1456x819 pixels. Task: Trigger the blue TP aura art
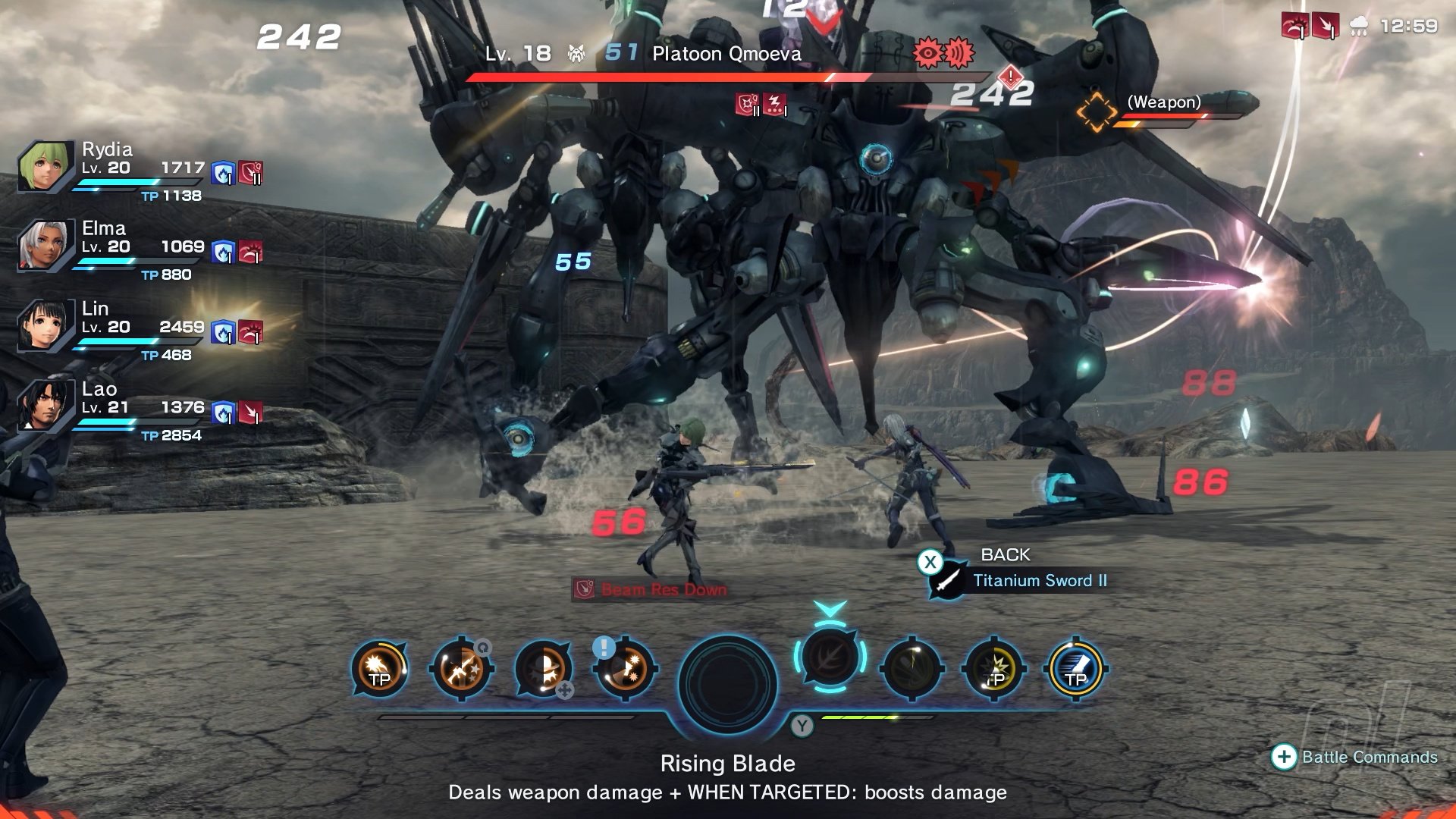[x=1076, y=669]
